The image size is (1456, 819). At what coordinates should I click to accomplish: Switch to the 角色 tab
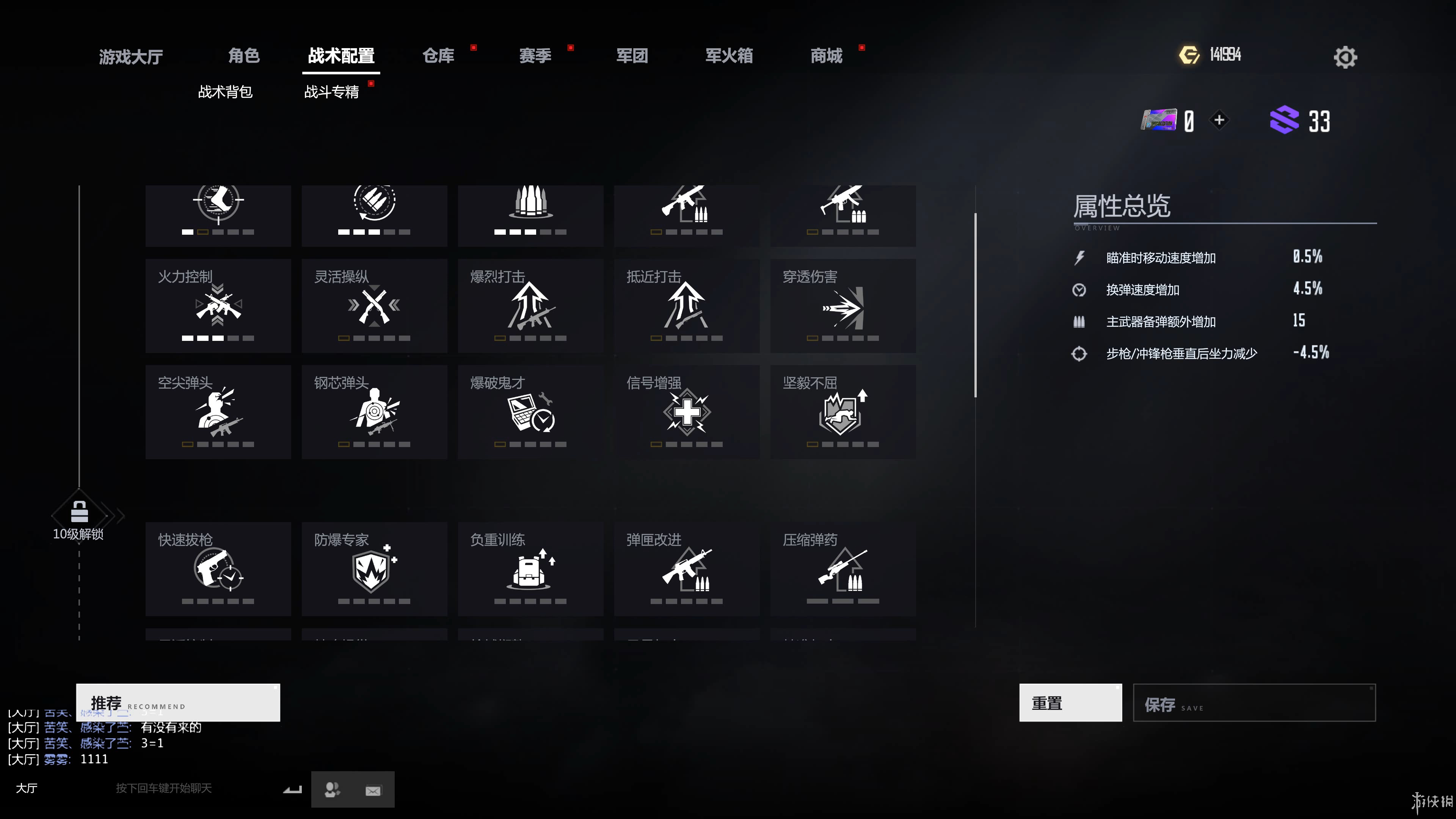click(243, 55)
